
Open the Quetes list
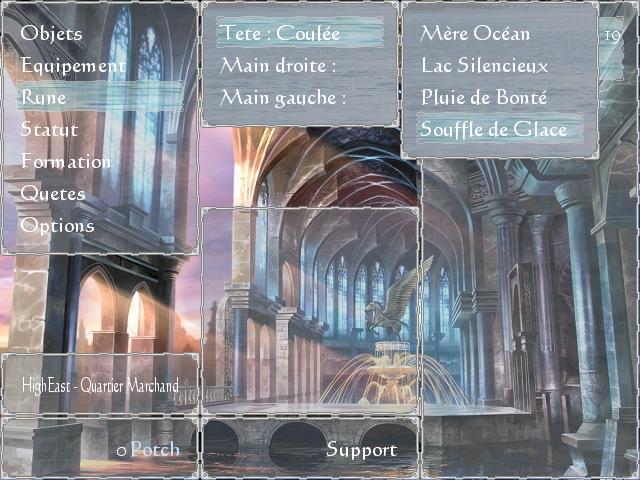click(53, 194)
